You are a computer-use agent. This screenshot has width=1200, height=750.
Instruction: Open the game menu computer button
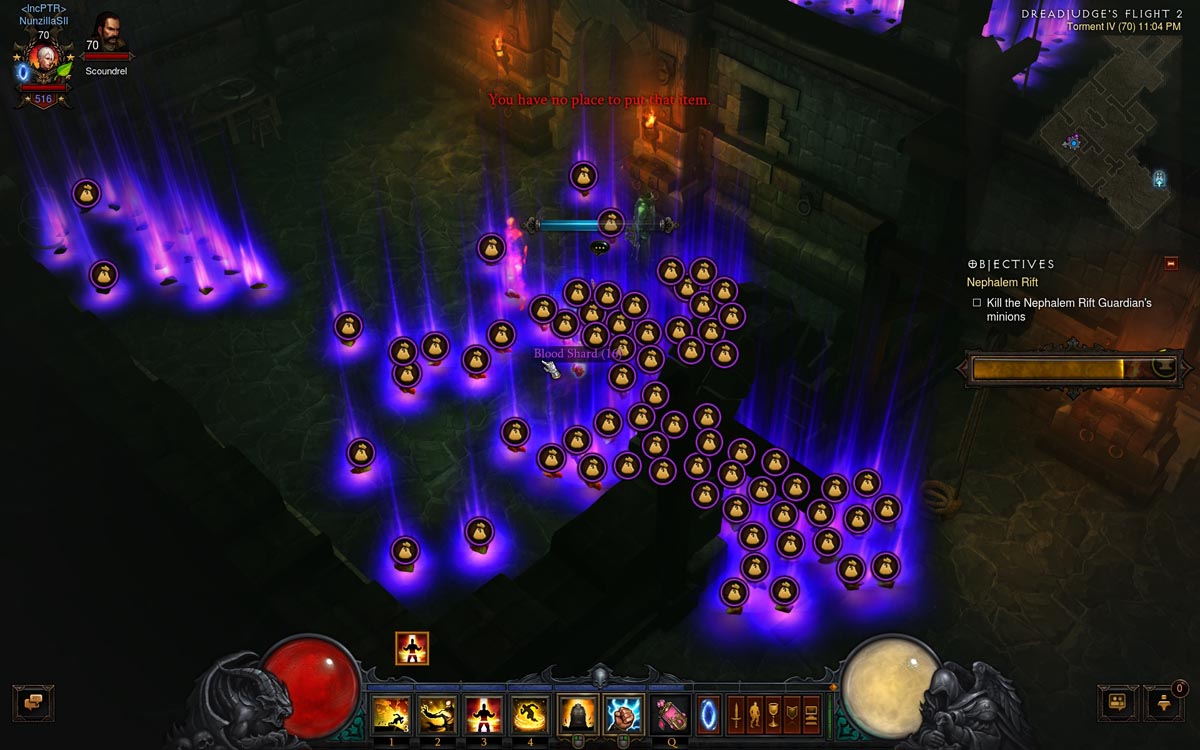(x=811, y=714)
